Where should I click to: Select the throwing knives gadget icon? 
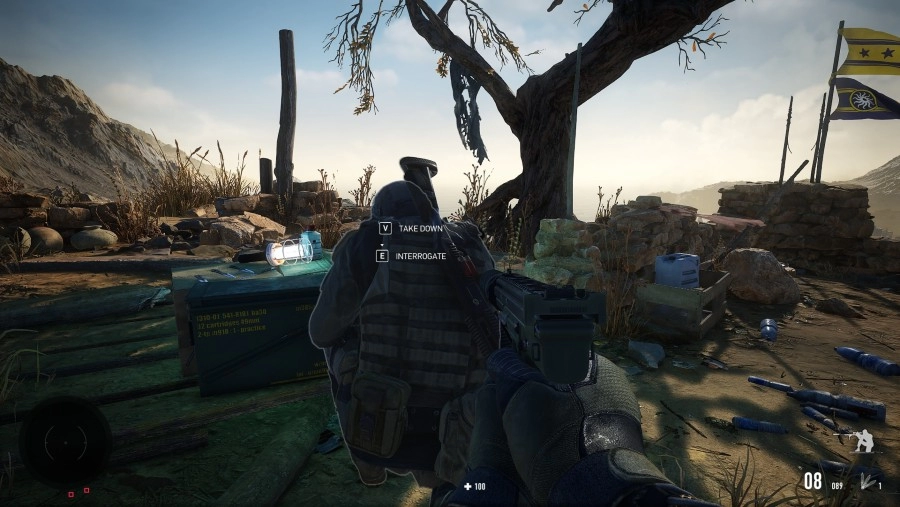click(864, 482)
